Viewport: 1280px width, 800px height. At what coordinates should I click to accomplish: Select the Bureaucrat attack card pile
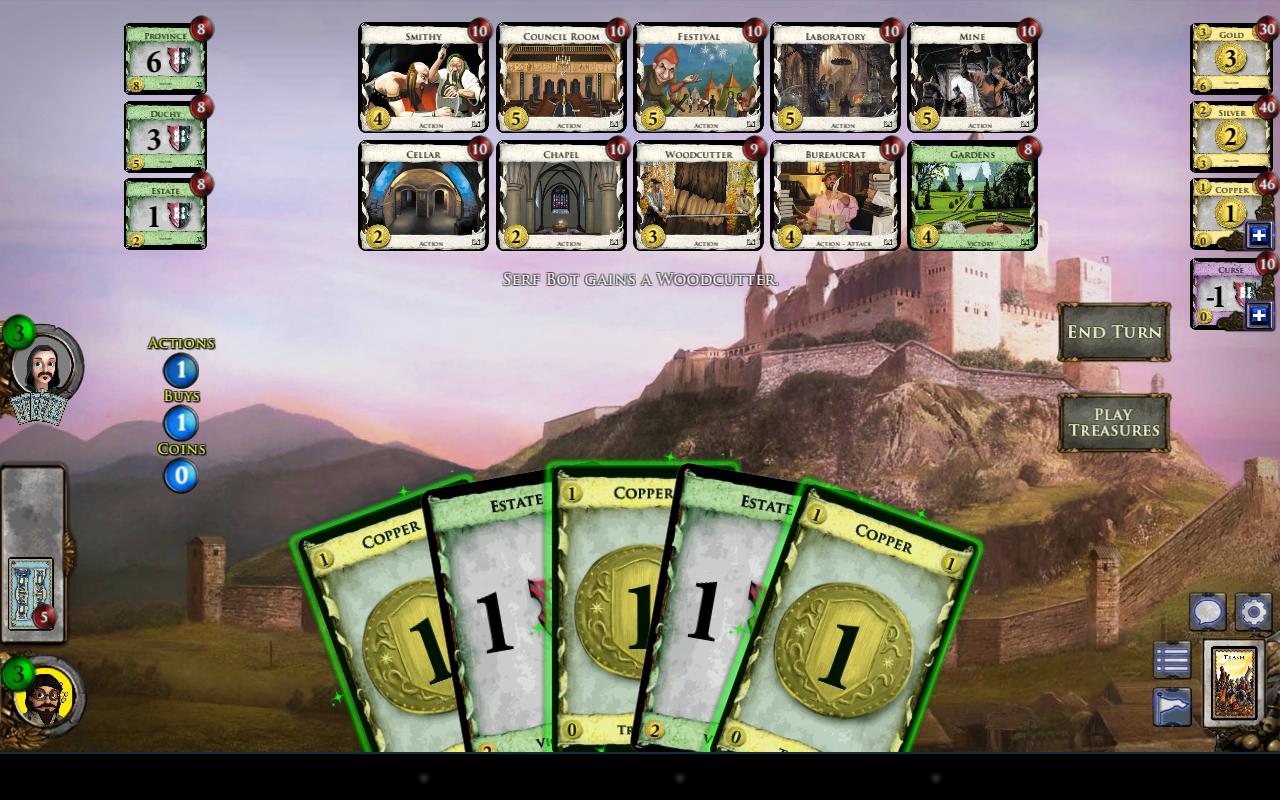click(x=836, y=196)
